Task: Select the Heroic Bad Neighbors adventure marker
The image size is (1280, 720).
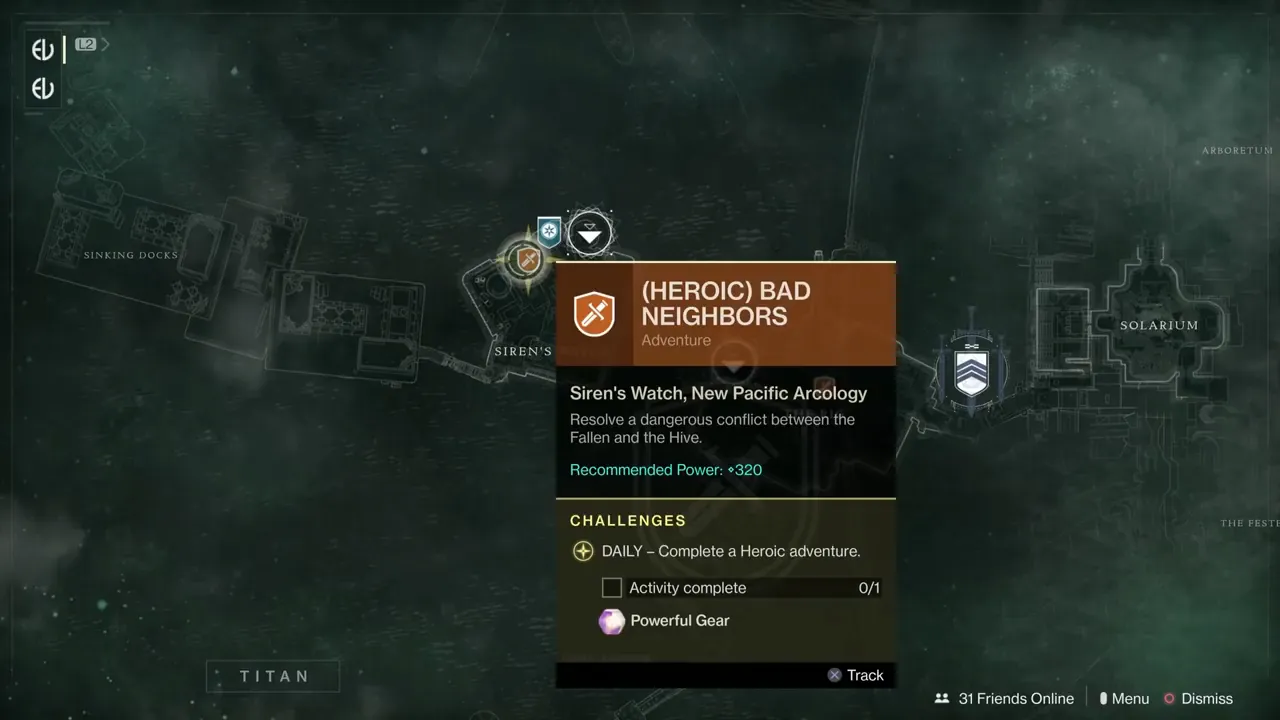Action: (x=524, y=260)
